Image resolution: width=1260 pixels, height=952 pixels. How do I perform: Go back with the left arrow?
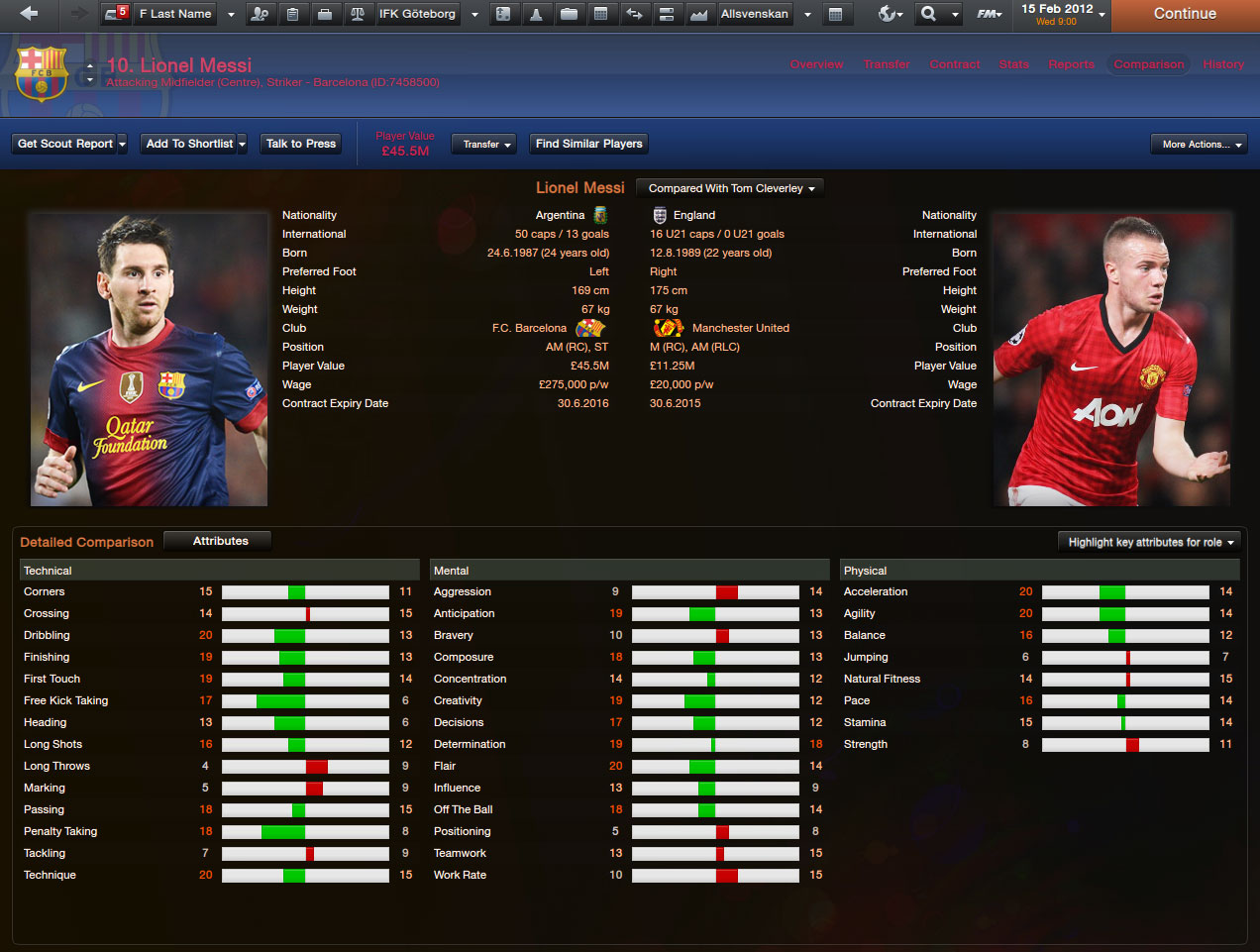click(29, 14)
